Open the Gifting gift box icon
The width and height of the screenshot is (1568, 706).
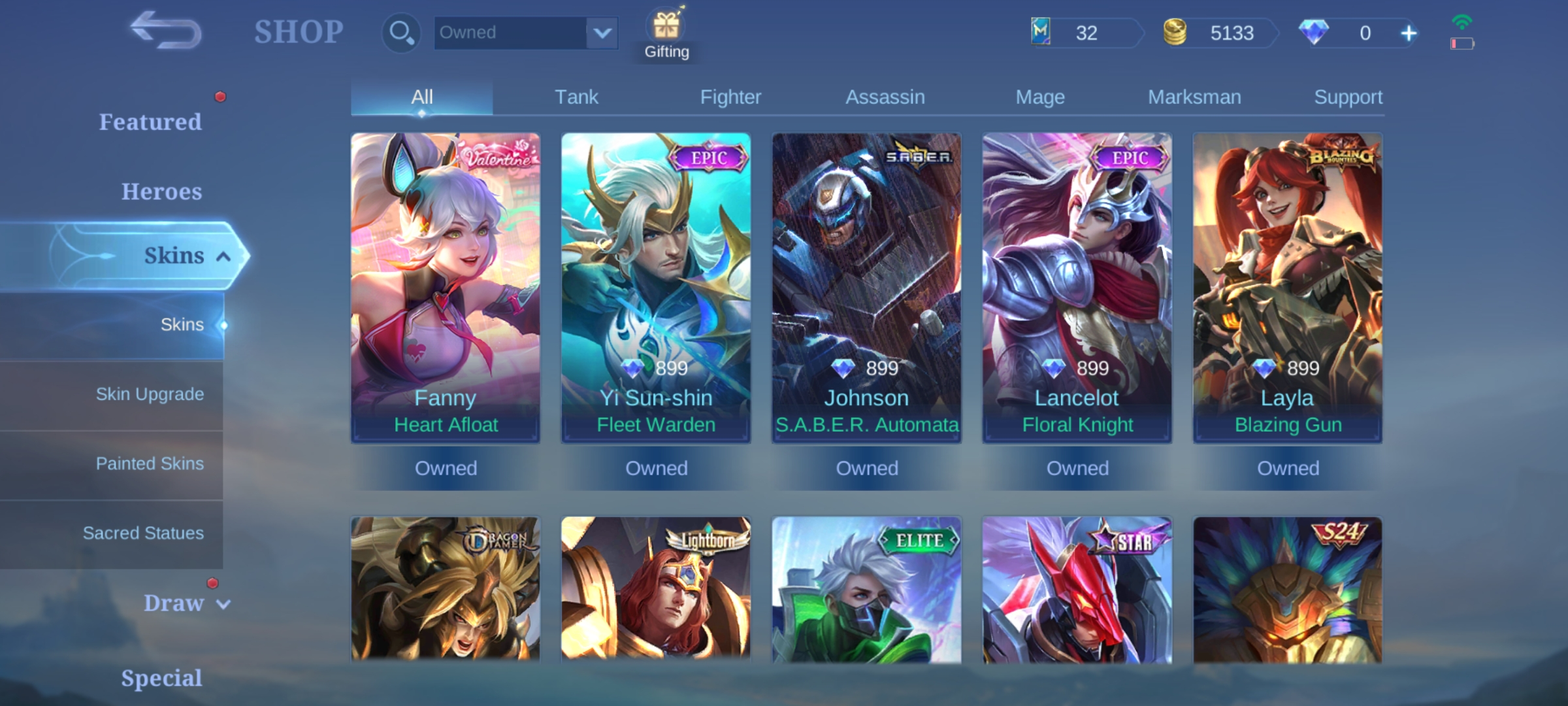coord(666,27)
